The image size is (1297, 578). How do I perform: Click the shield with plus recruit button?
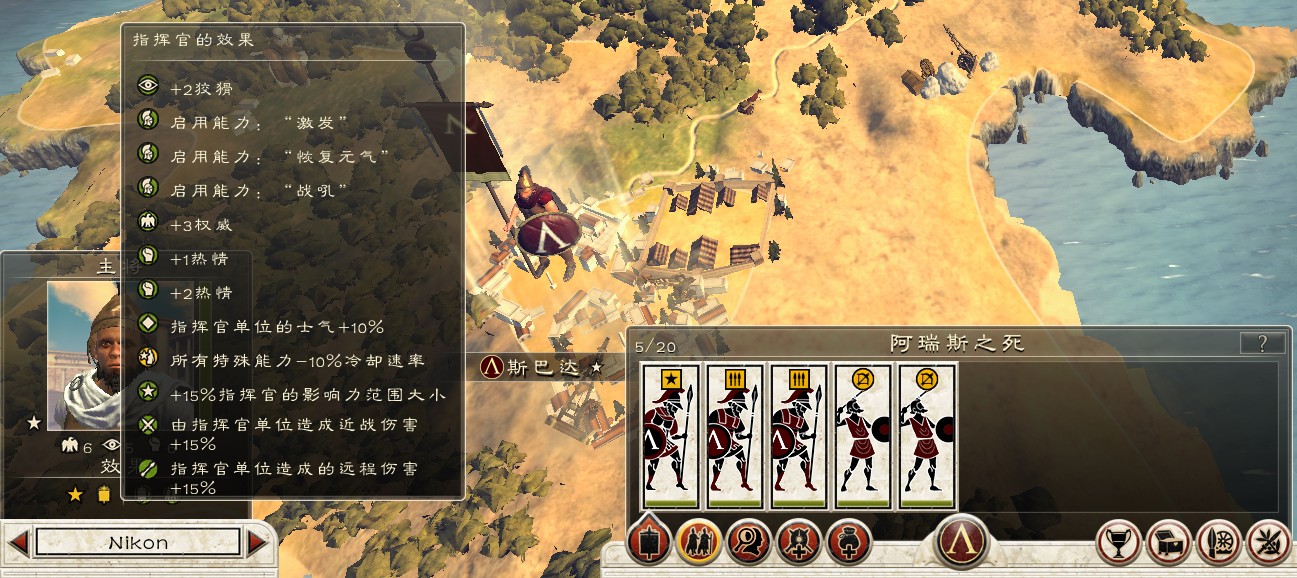[x=799, y=543]
